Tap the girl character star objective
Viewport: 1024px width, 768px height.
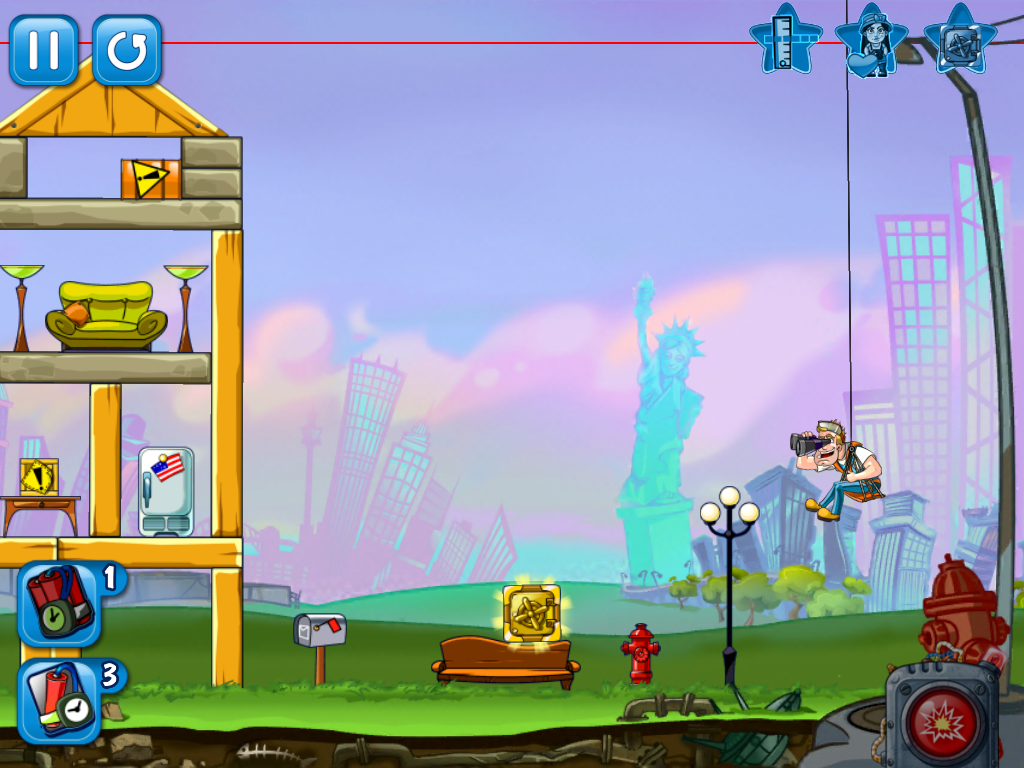tap(870, 42)
